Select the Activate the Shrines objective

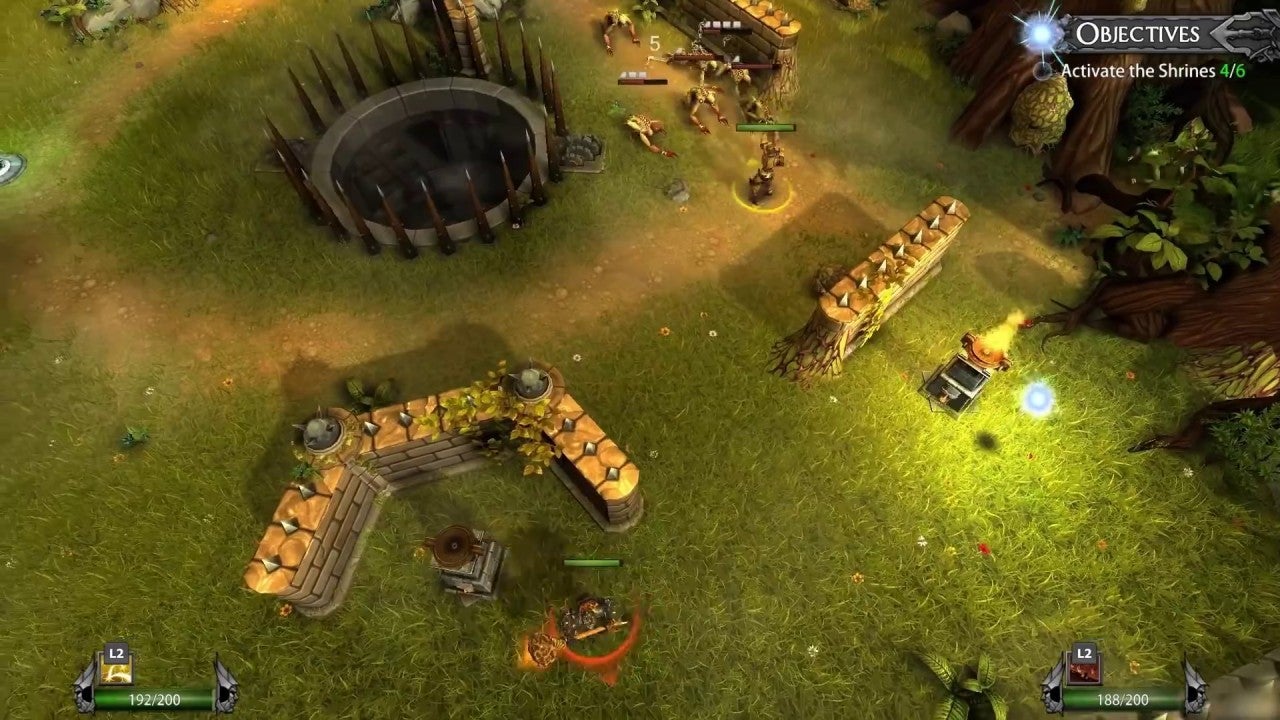tap(1152, 71)
